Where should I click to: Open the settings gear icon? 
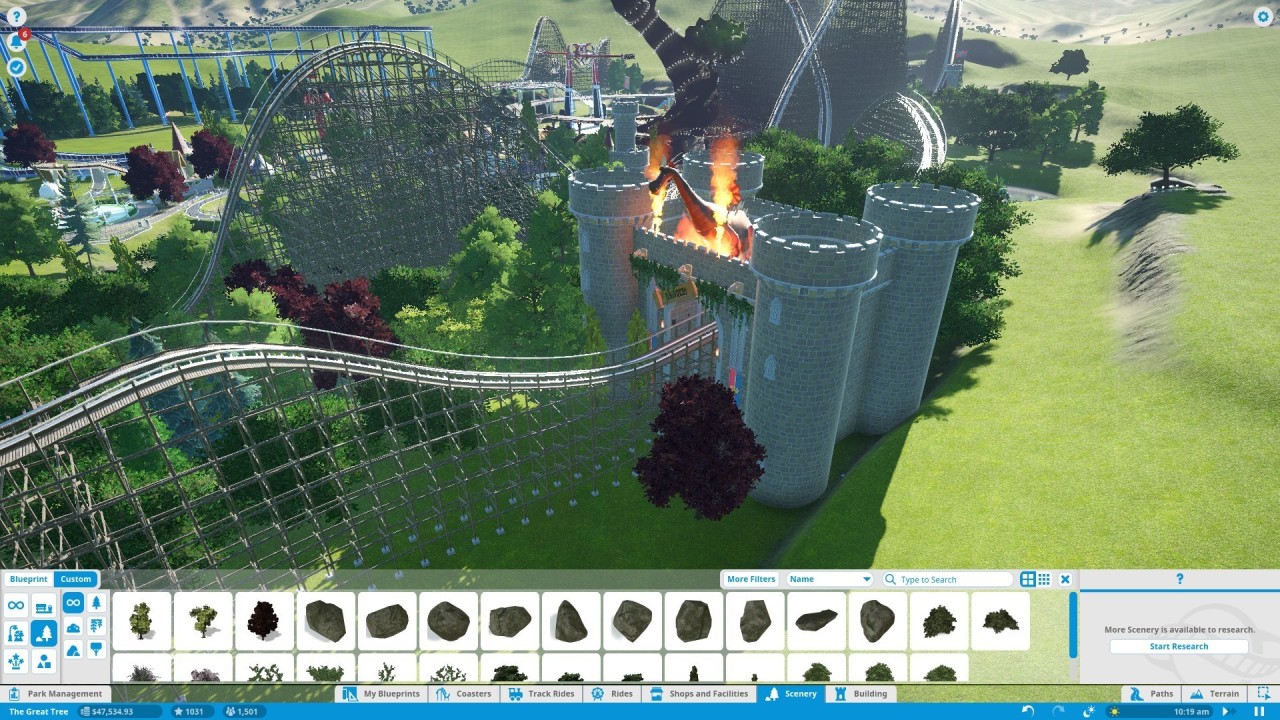1263,16
